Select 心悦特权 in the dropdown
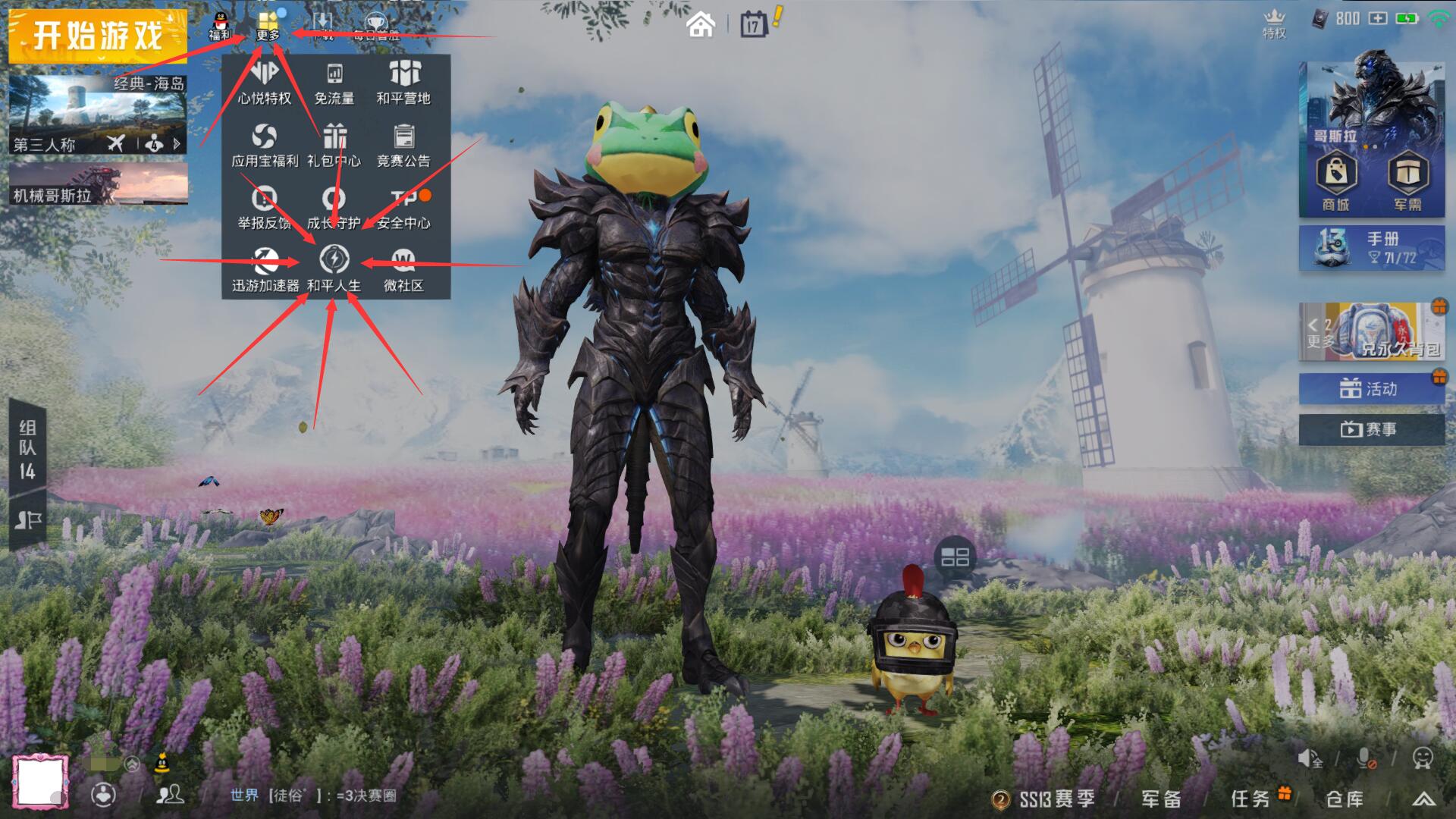1456x819 pixels. coord(264,82)
